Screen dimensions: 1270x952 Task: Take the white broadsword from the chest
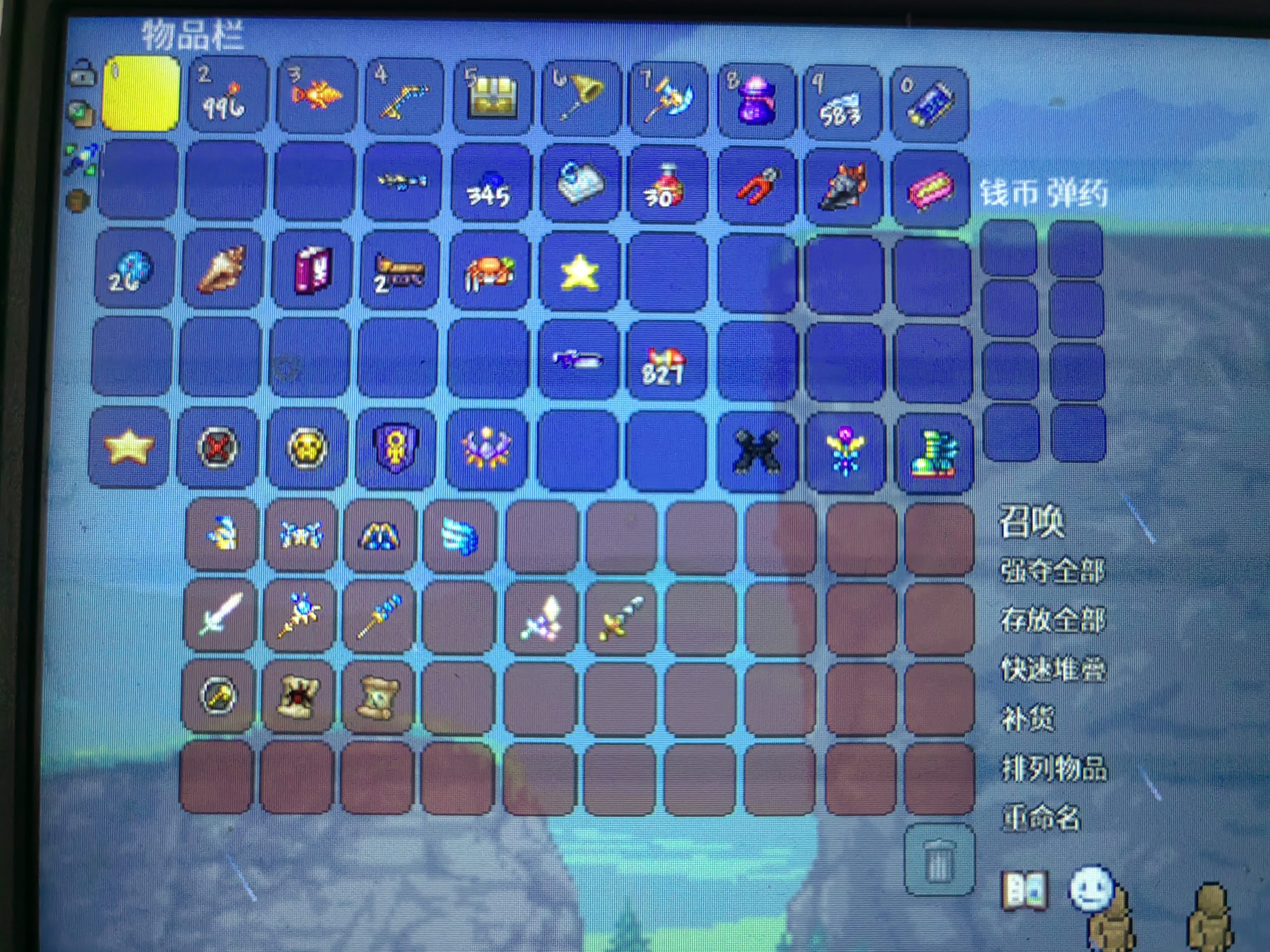[219, 614]
